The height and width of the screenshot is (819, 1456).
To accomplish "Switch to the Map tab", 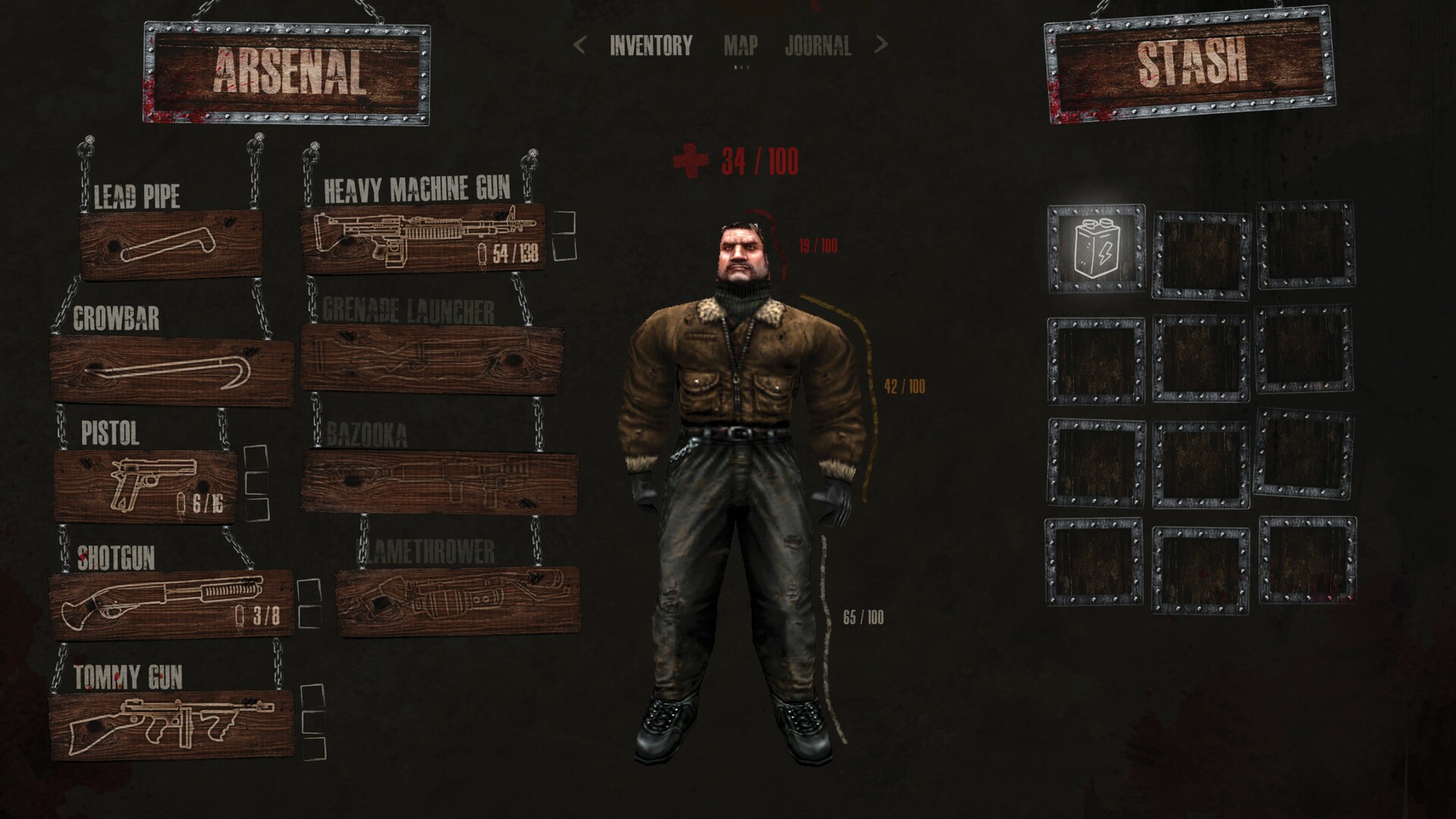I will 741,47.
